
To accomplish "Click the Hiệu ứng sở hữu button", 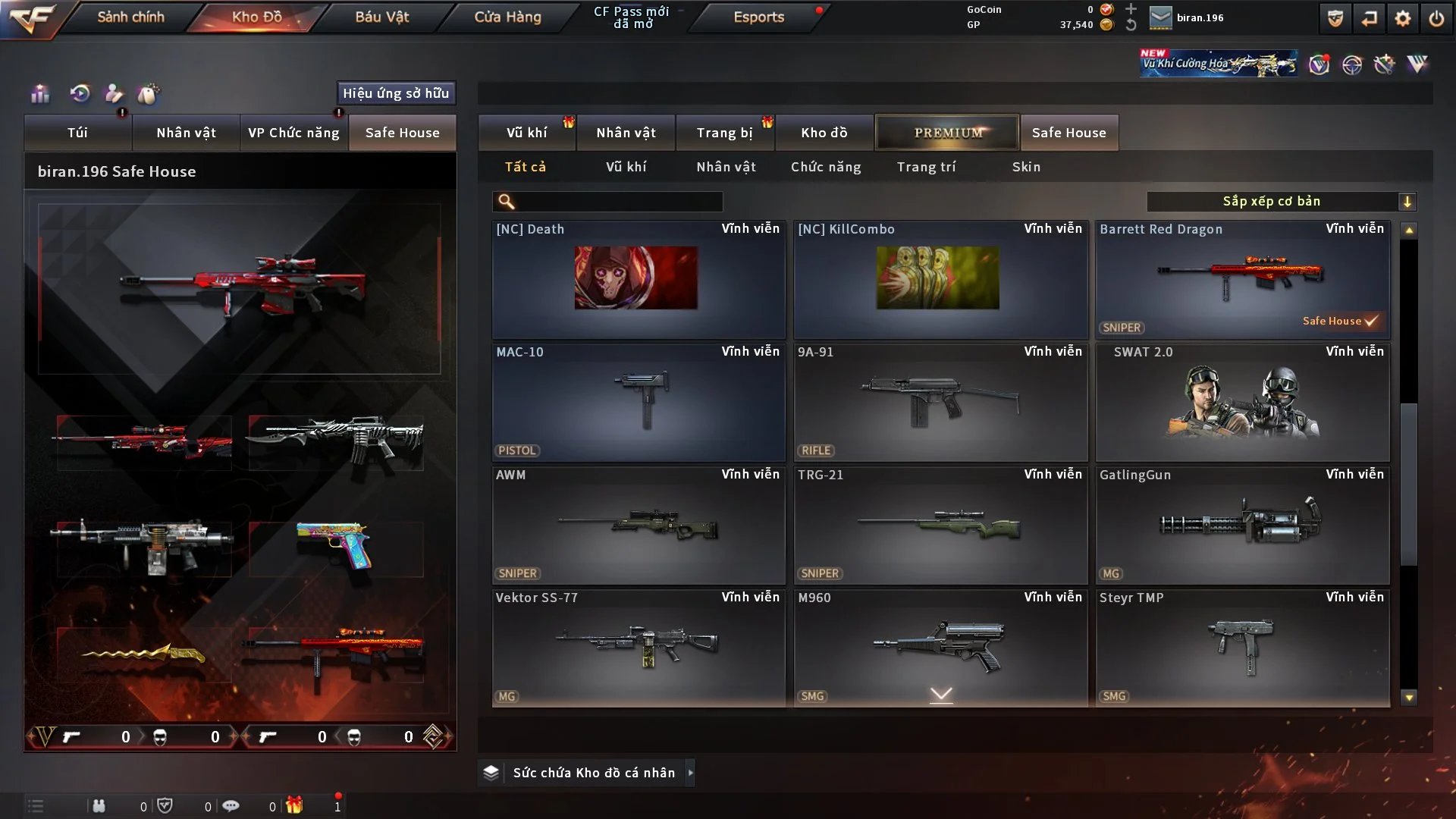I will (396, 93).
